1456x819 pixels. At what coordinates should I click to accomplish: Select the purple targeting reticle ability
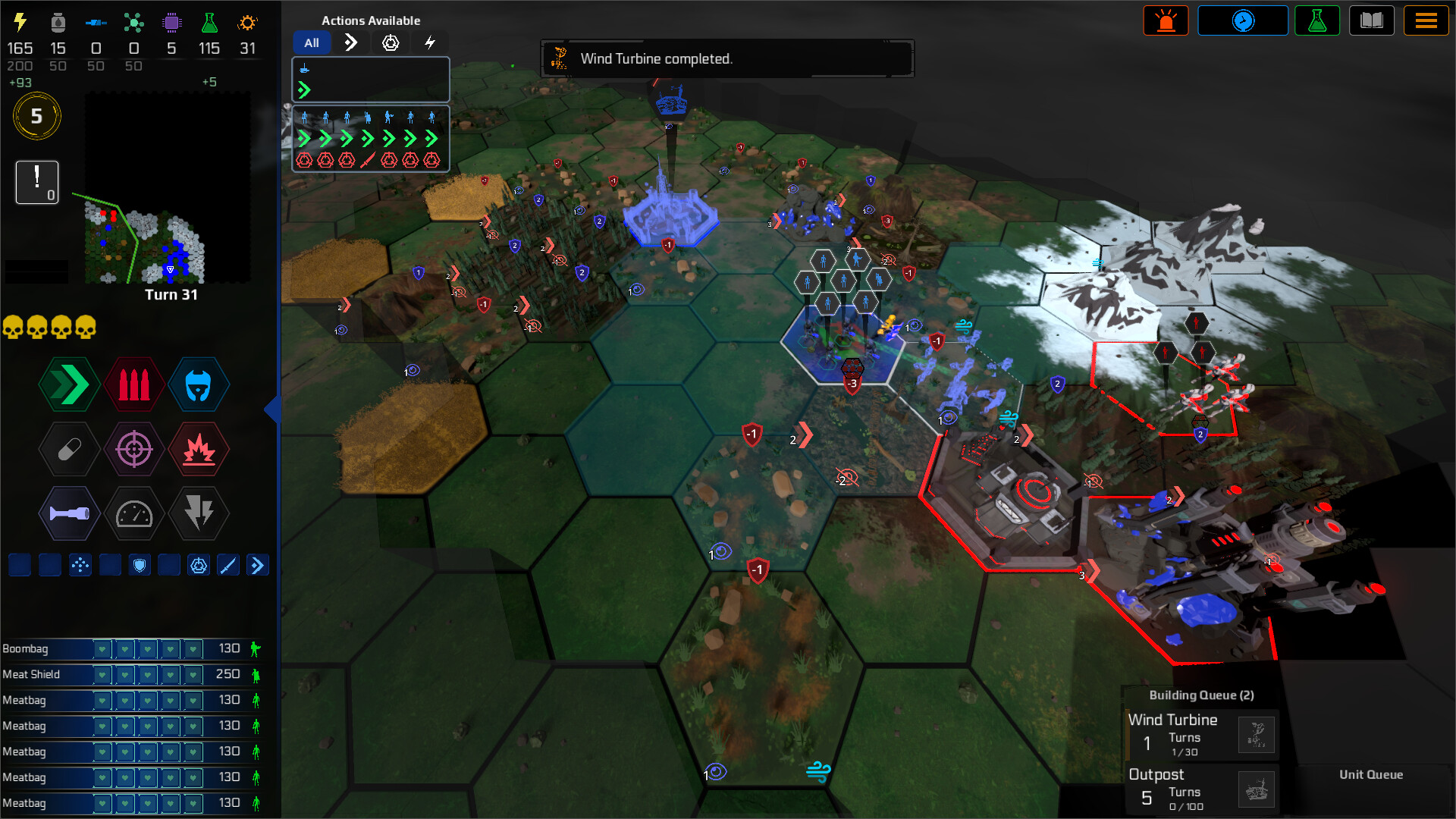(x=134, y=449)
